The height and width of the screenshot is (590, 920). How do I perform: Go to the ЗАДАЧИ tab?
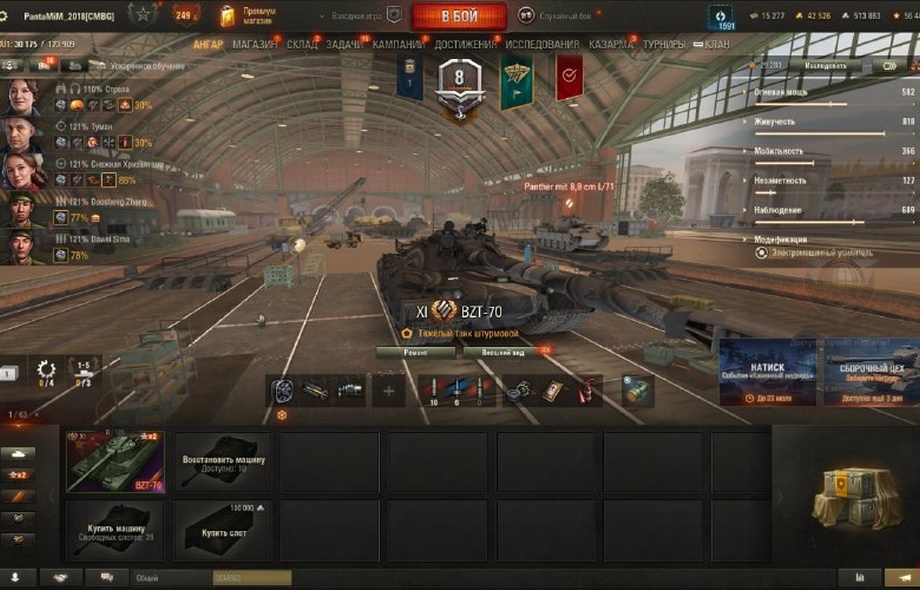click(x=346, y=45)
